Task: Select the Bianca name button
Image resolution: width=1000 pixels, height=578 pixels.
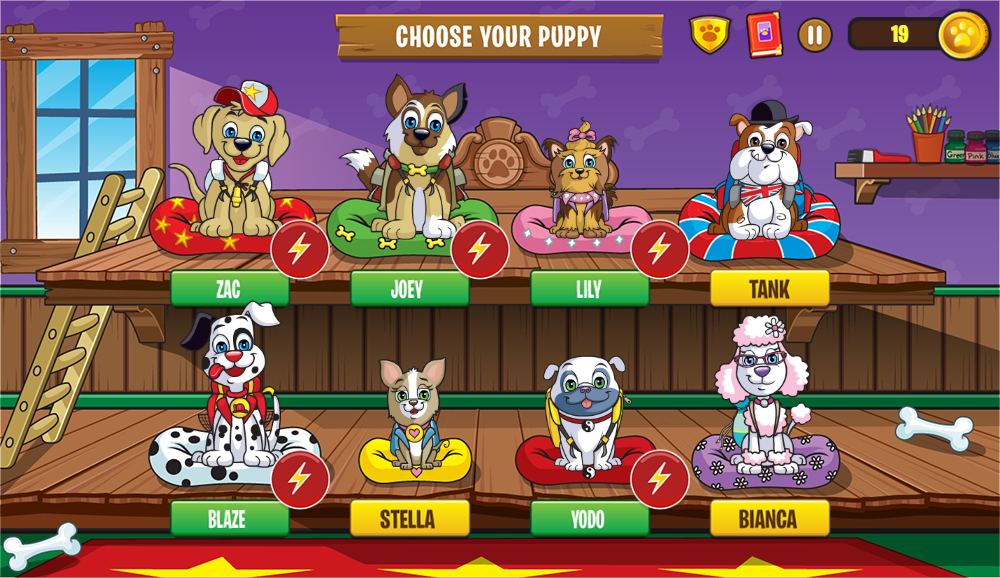Action: pos(769,518)
